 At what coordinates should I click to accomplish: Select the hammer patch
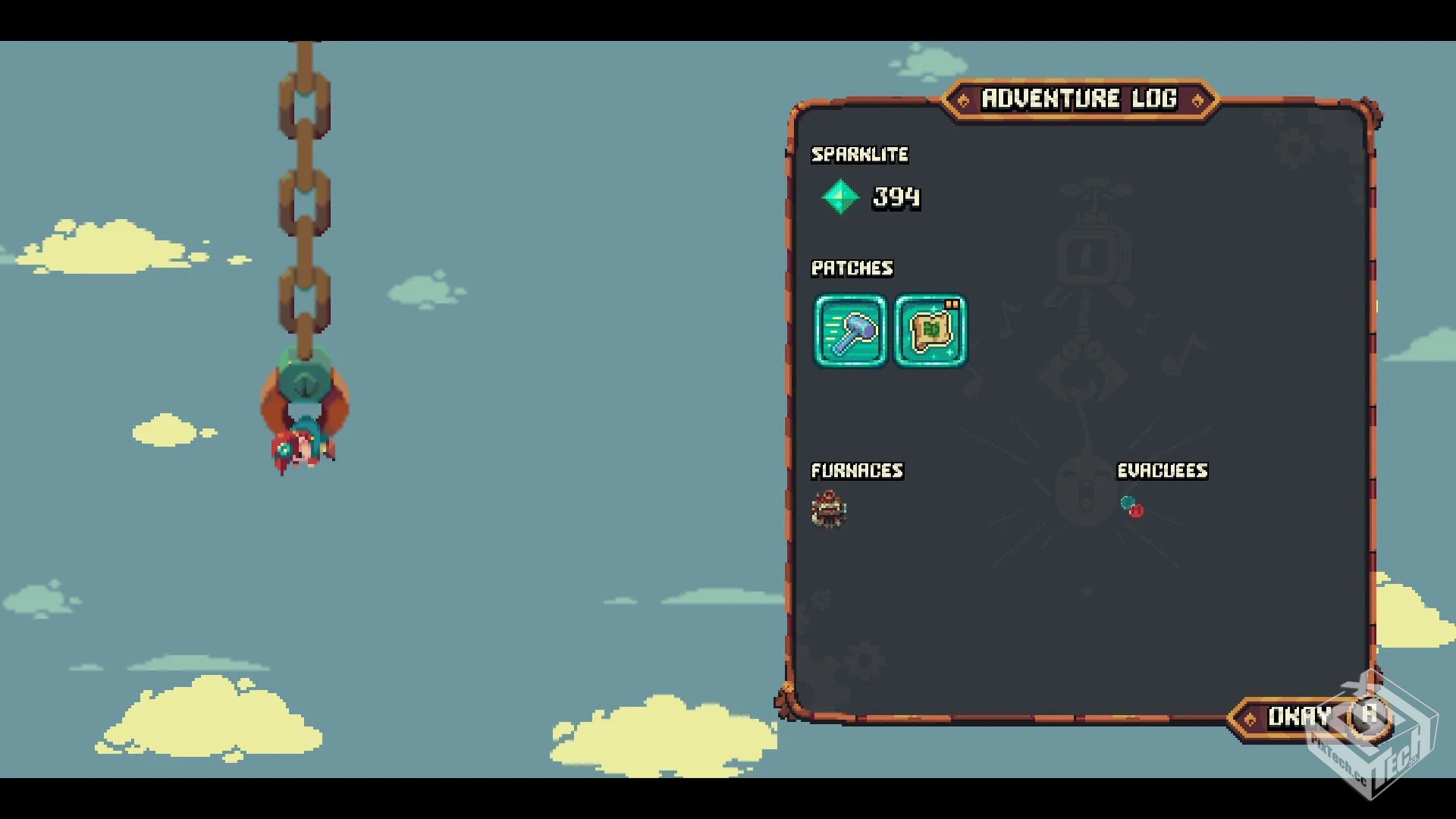(850, 331)
